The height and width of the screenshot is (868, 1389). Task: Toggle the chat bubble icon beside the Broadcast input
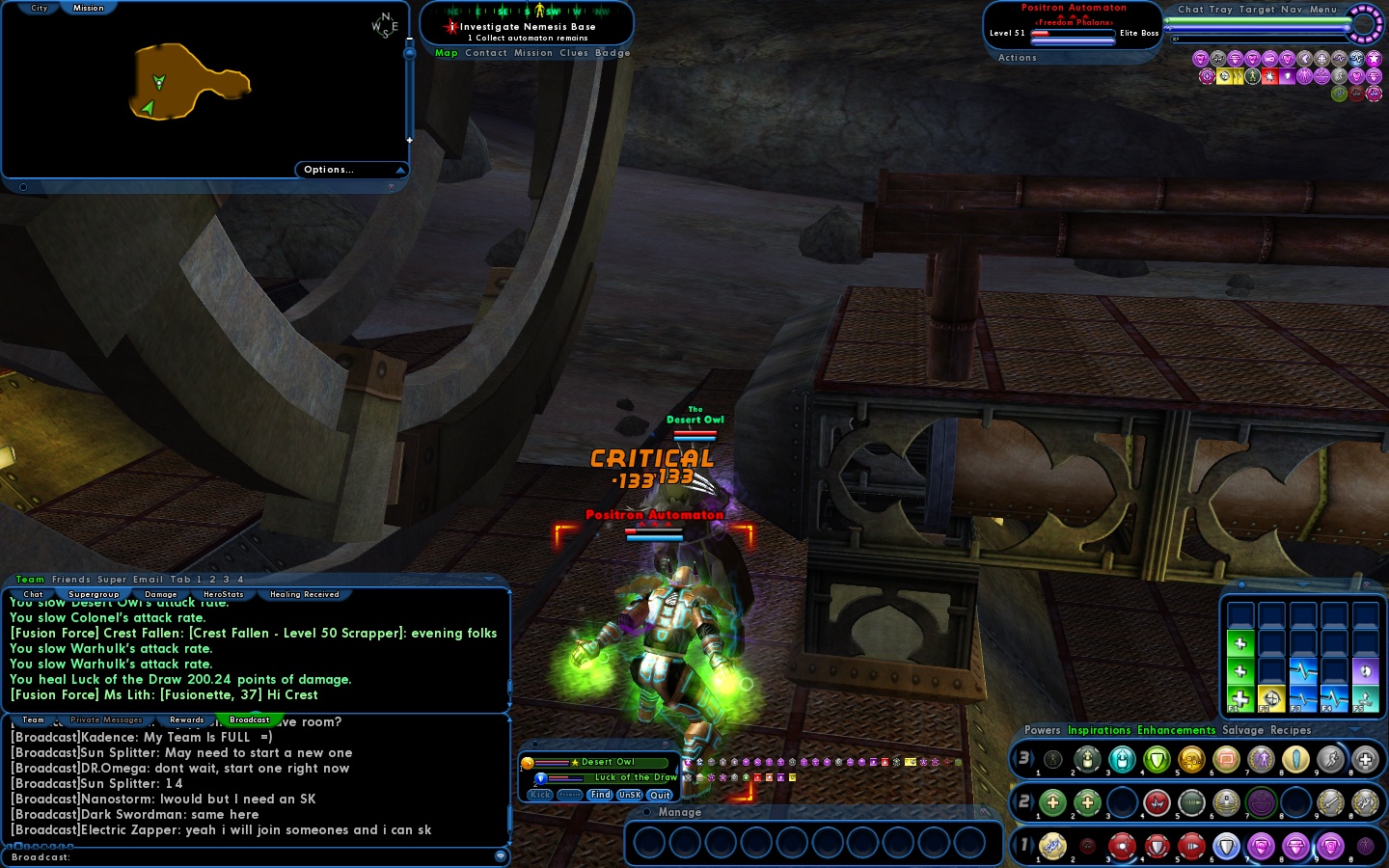tap(501, 856)
